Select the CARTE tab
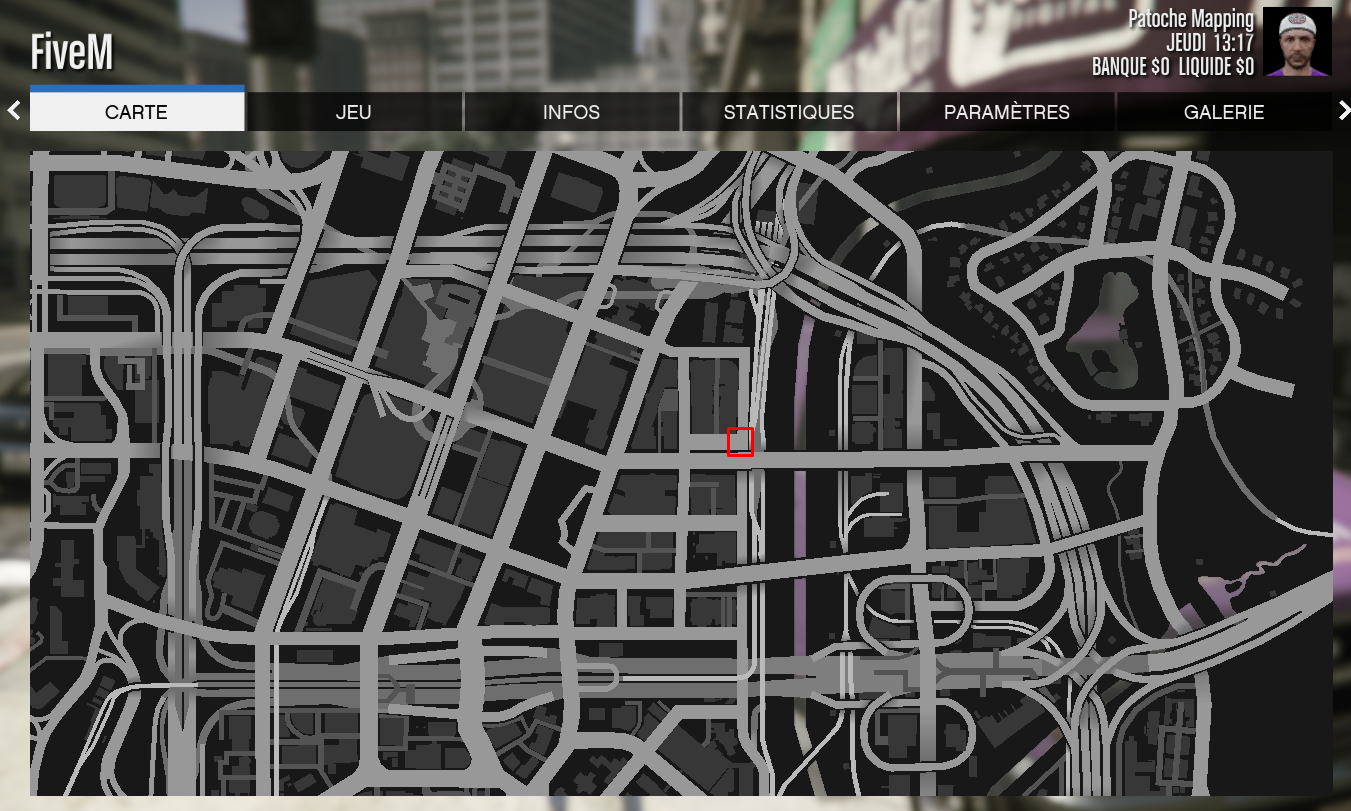This screenshot has height=811, width=1351. 137,112
